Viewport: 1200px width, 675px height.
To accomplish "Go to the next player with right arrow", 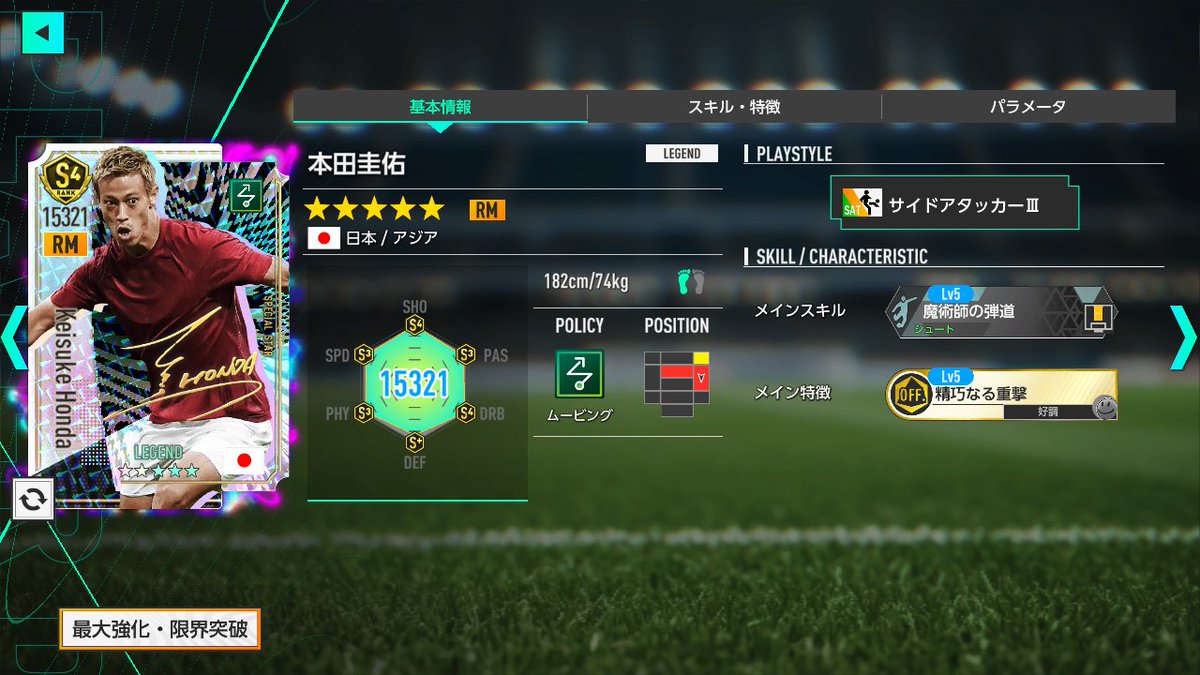I will pos(1182,338).
